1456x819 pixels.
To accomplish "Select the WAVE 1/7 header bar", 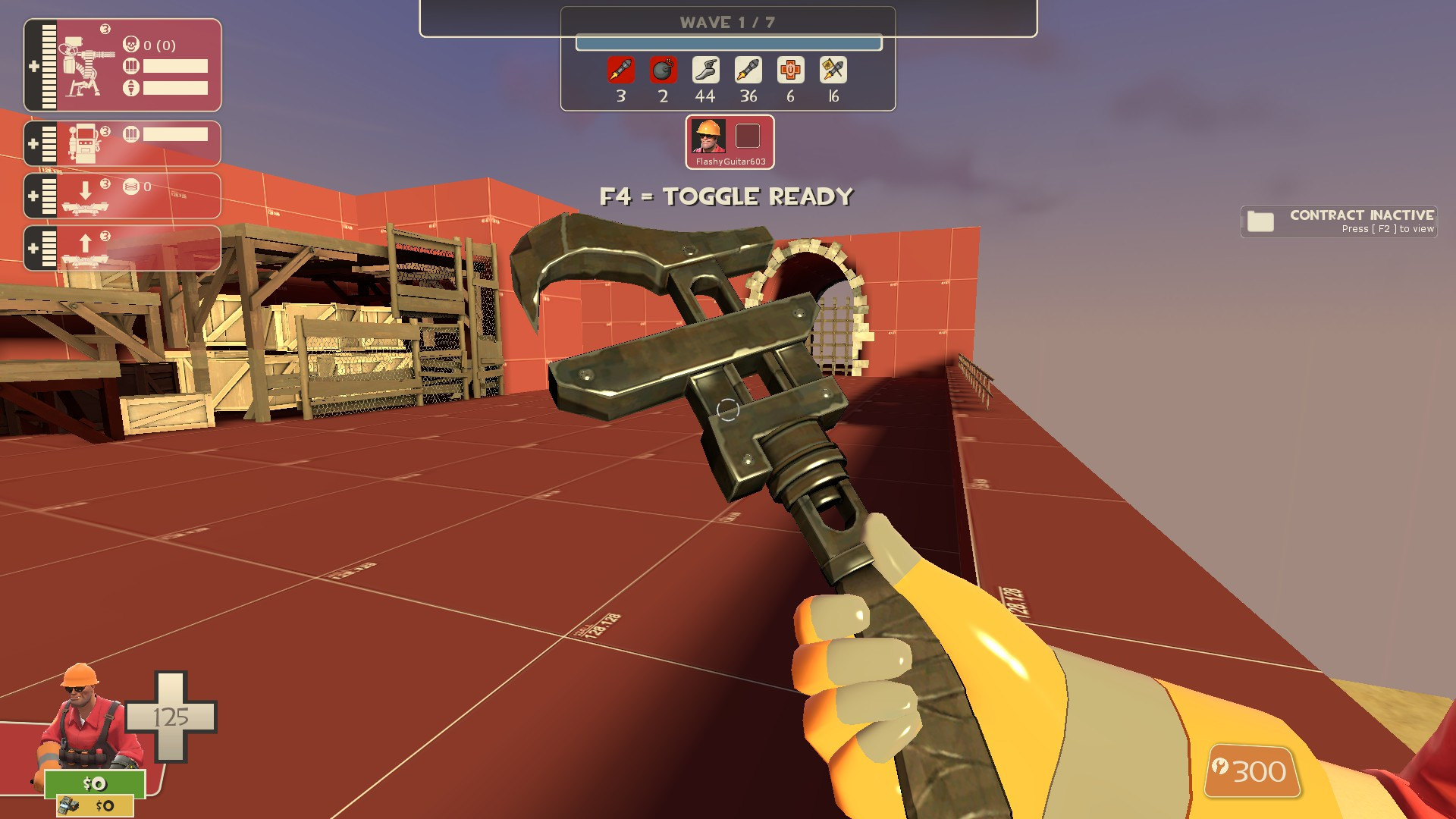I will tap(726, 22).
